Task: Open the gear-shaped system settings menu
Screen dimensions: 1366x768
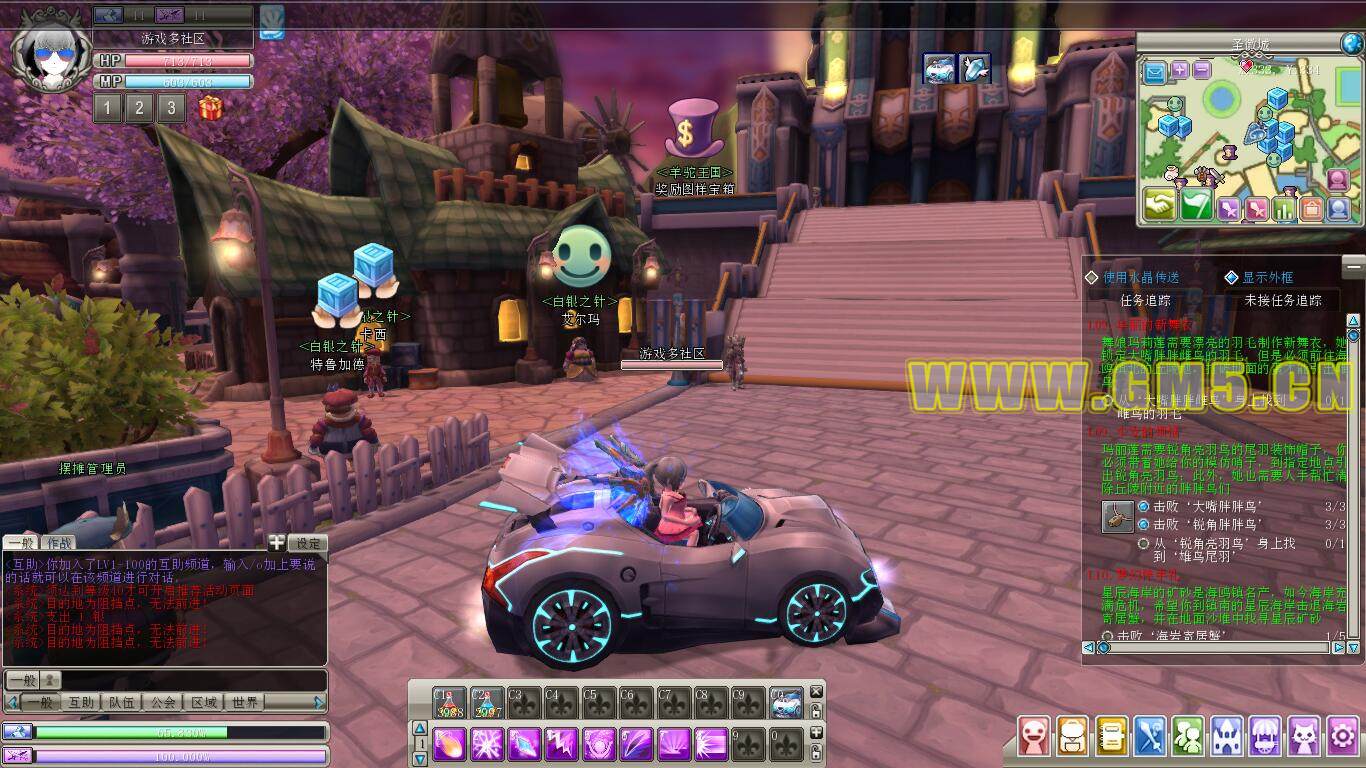Action: click(x=1343, y=737)
